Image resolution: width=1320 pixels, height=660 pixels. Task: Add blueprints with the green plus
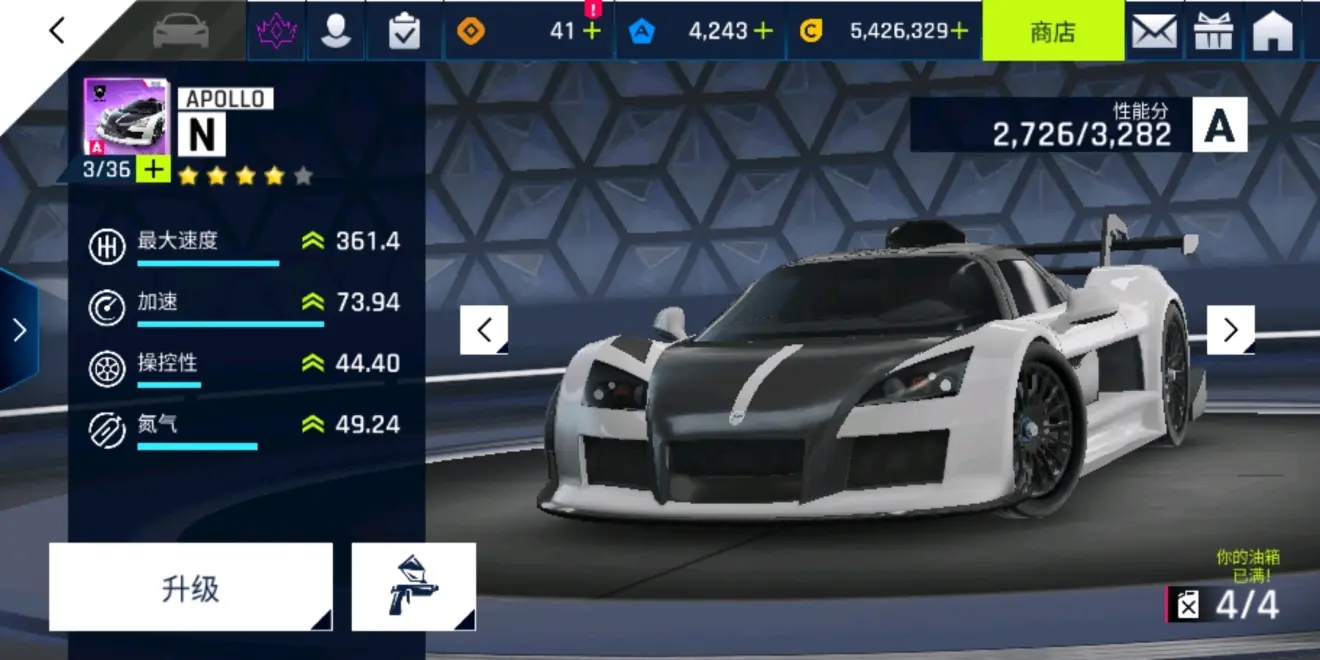[x=153, y=169]
